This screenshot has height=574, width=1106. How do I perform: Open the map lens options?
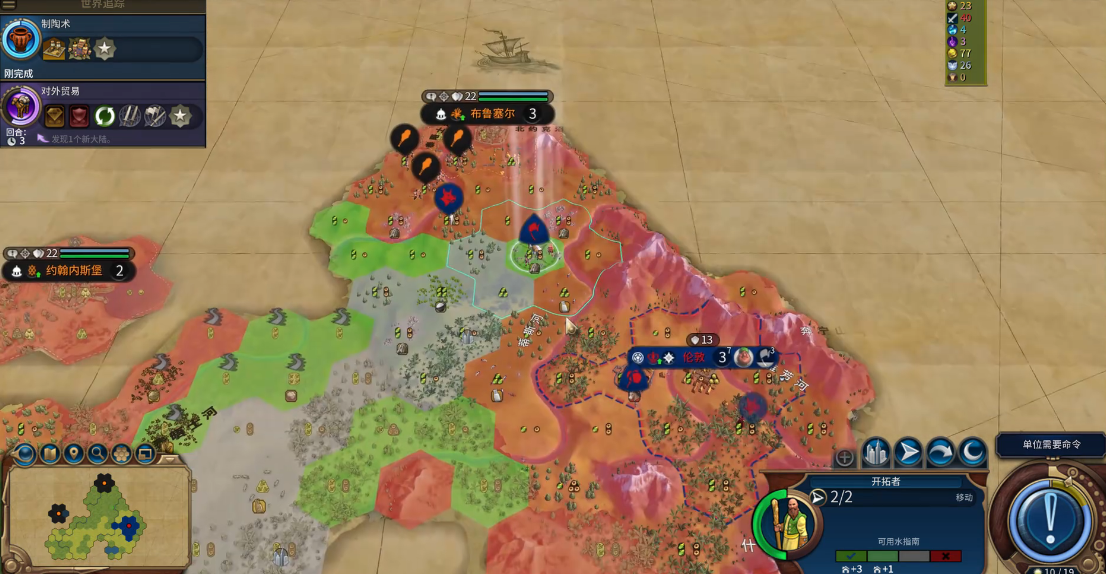49,455
